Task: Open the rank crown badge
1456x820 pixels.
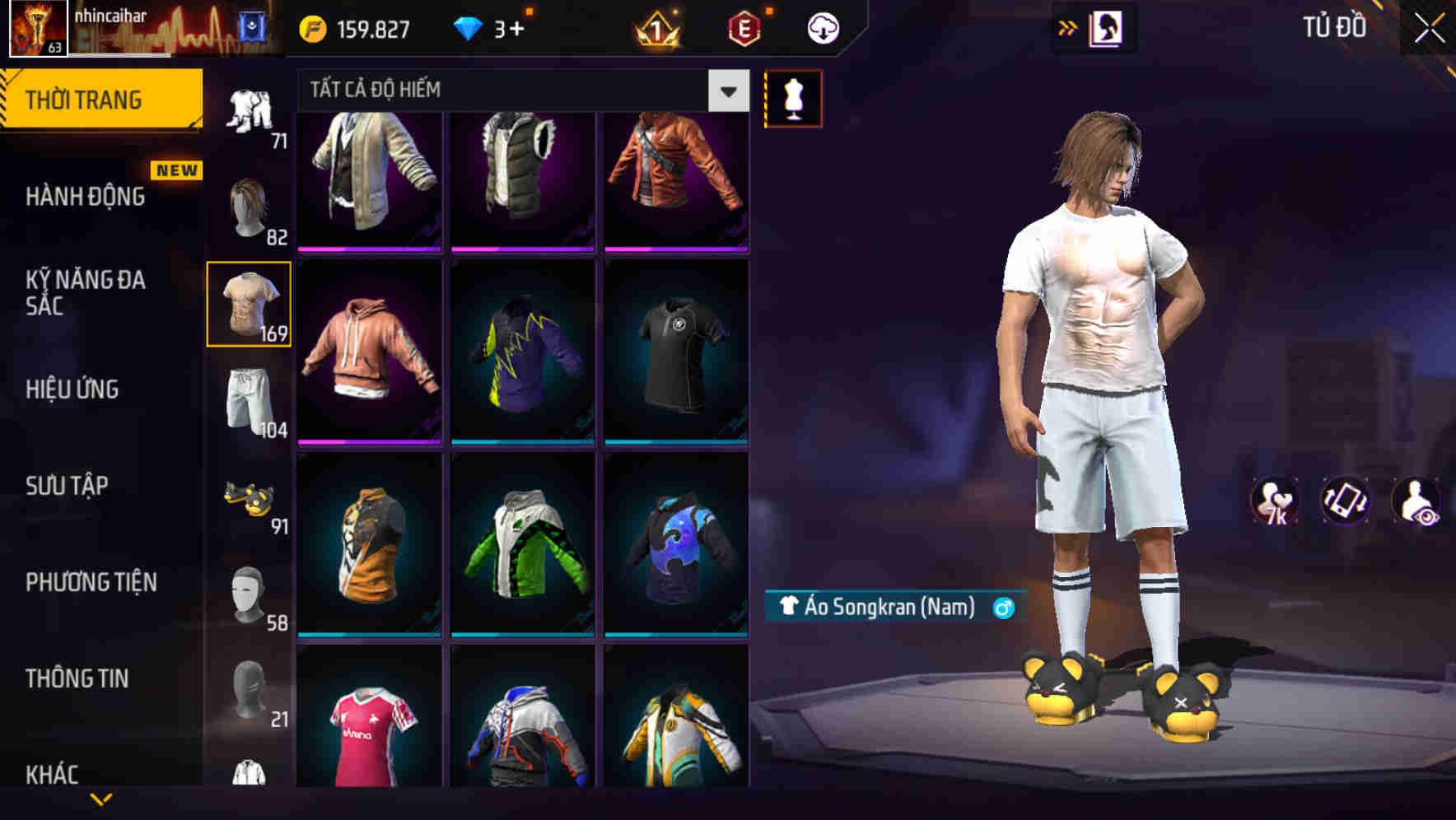Action: tap(655, 27)
